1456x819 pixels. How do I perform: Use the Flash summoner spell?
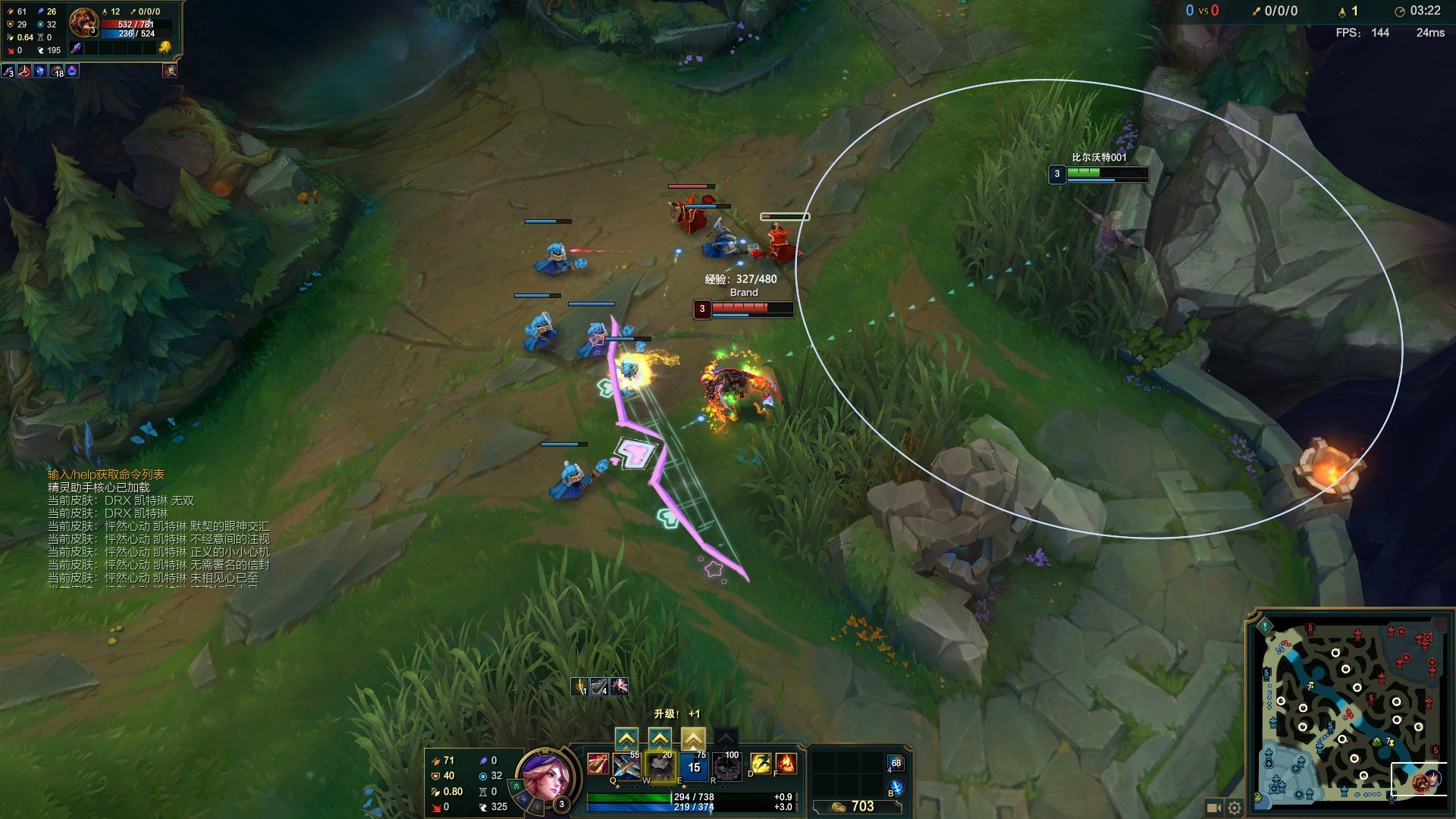pos(760,764)
